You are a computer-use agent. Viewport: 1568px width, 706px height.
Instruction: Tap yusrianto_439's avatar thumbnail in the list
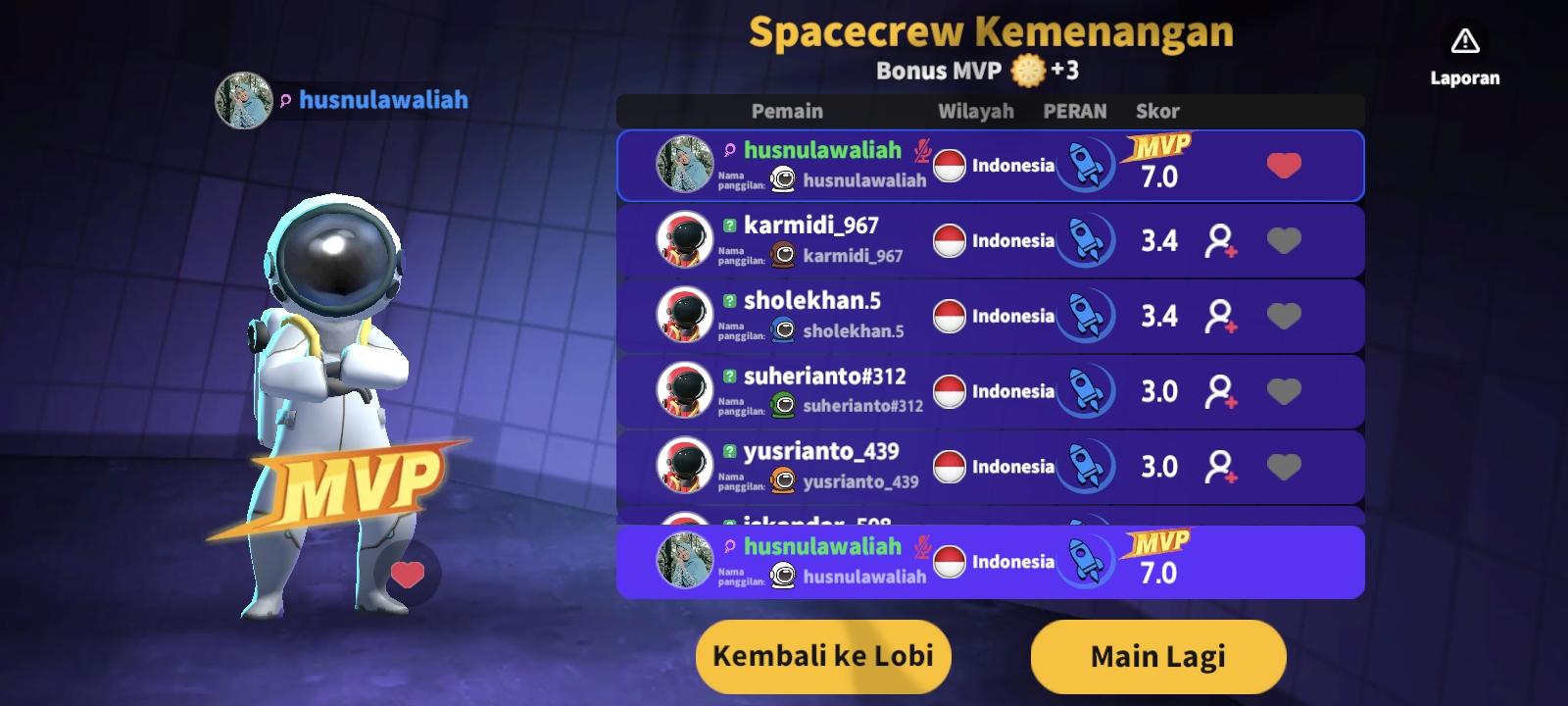[x=684, y=465]
